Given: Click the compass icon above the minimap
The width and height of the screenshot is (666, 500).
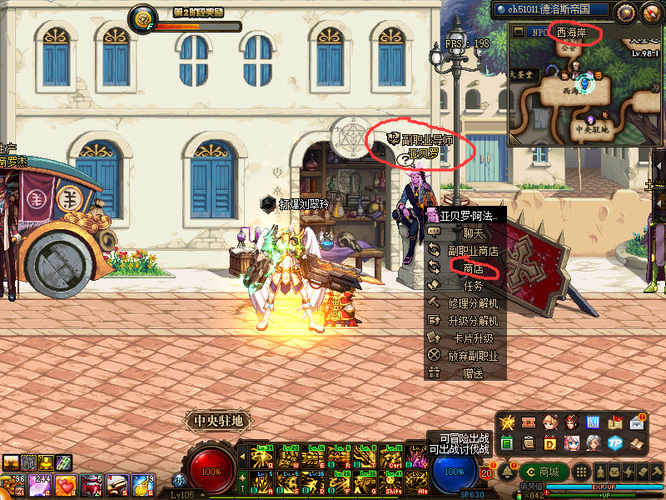Looking at the screenshot, I should click(652, 12).
